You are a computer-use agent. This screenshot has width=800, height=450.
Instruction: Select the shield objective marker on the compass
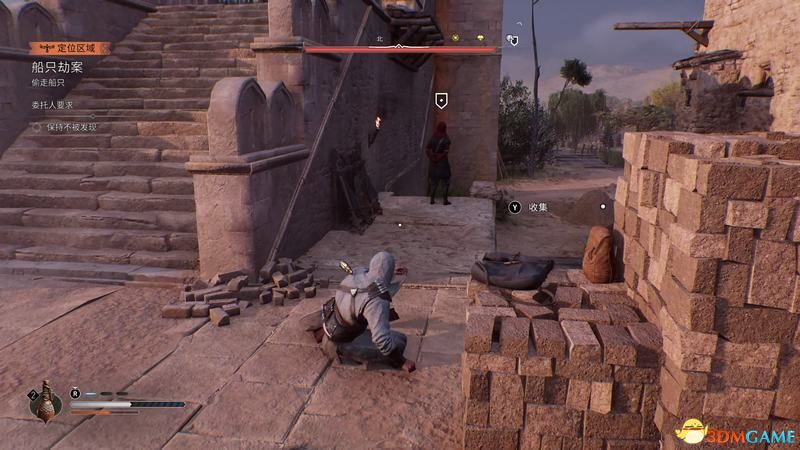click(512, 39)
